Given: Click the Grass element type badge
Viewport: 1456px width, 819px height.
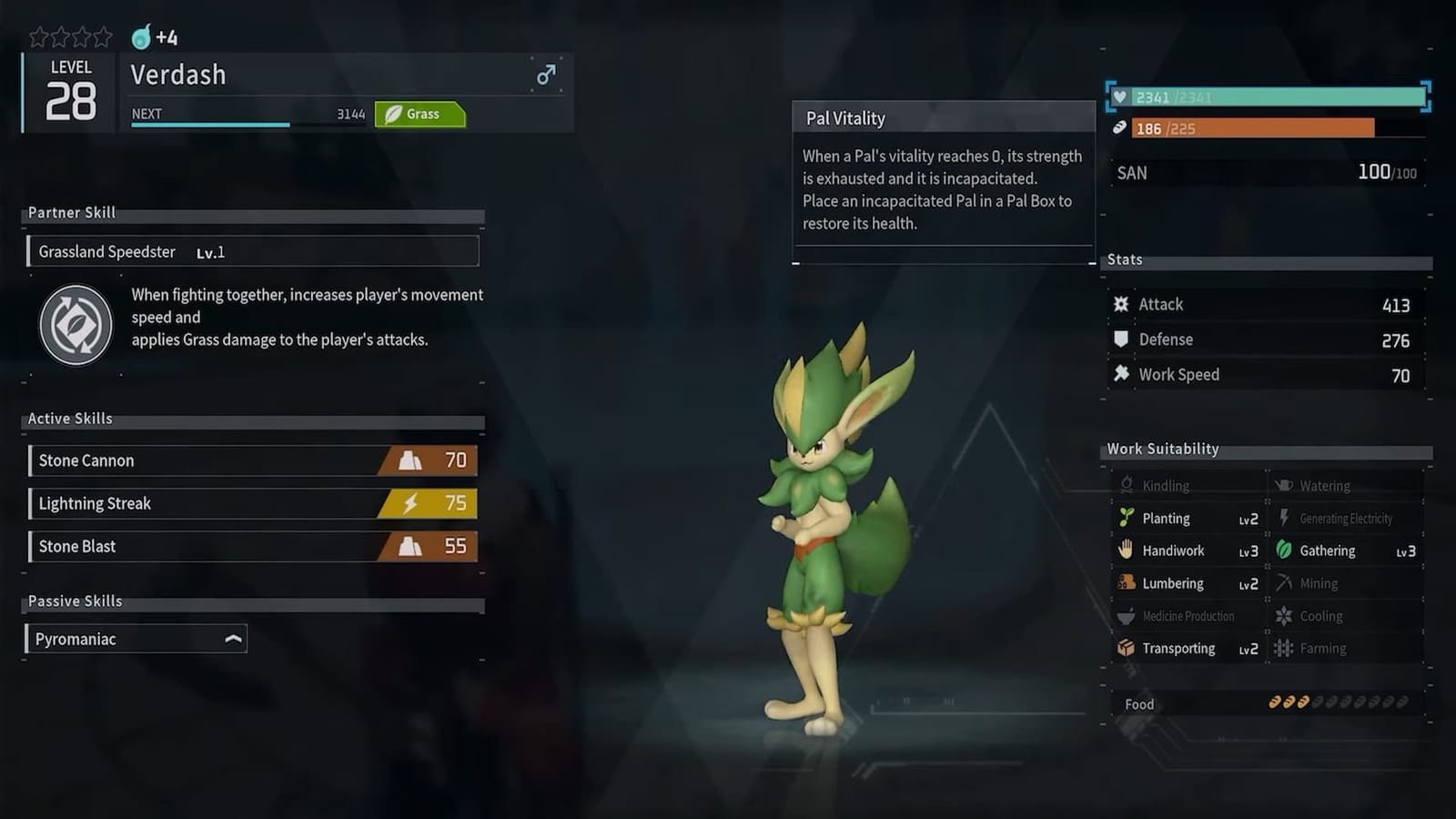Looking at the screenshot, I should (420, 114).
